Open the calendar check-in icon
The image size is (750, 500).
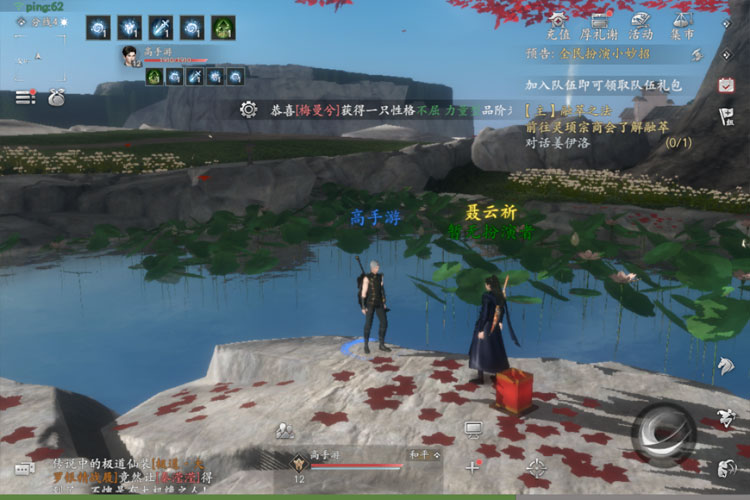[x=726, y=86]
